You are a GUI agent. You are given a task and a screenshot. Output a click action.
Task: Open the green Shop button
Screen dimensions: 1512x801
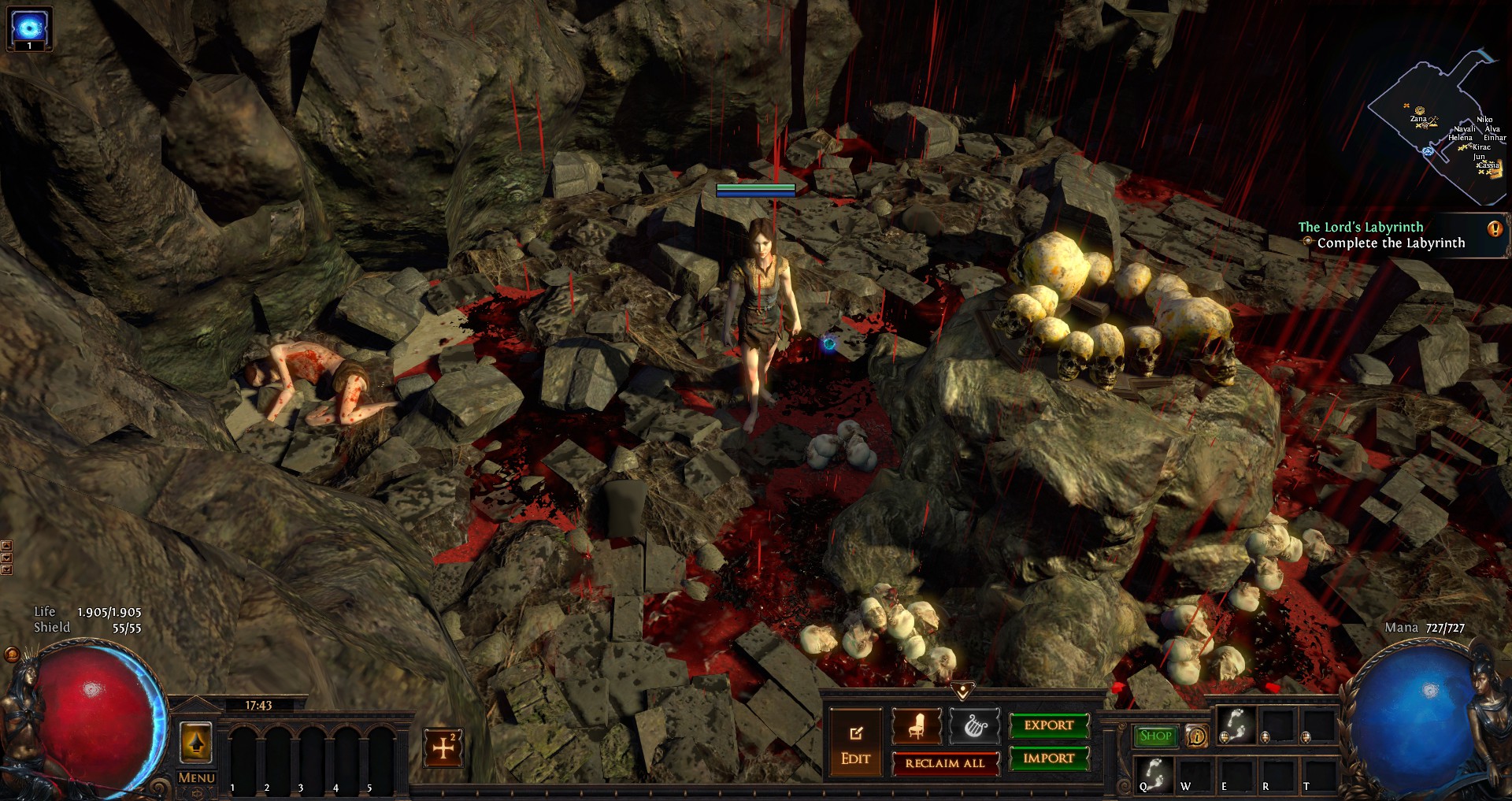tap(1155, 736)
